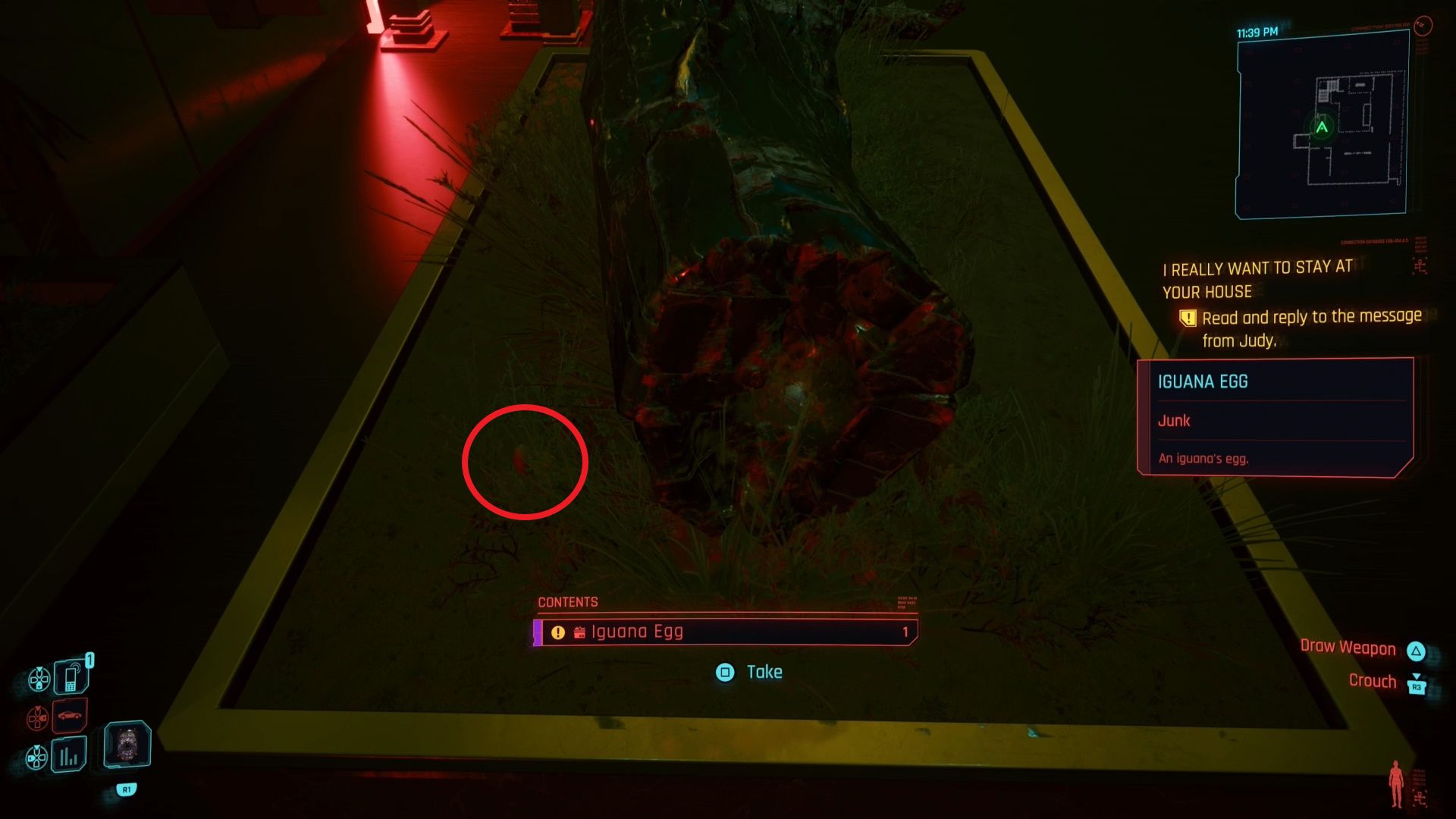Select the equipped quick-item gadget slot

click(x=127, y=745)
